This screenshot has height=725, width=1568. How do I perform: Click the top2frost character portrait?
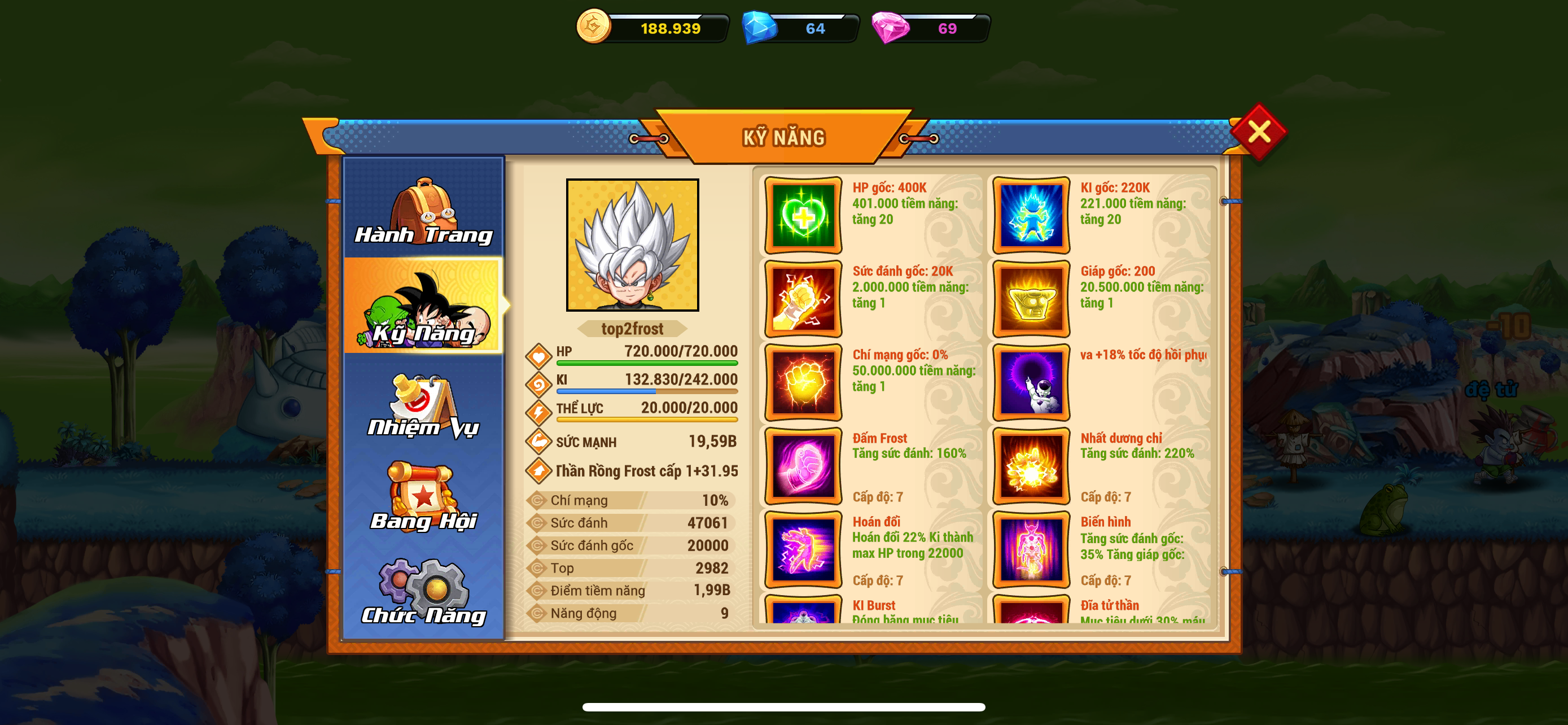tap(632, 244)
